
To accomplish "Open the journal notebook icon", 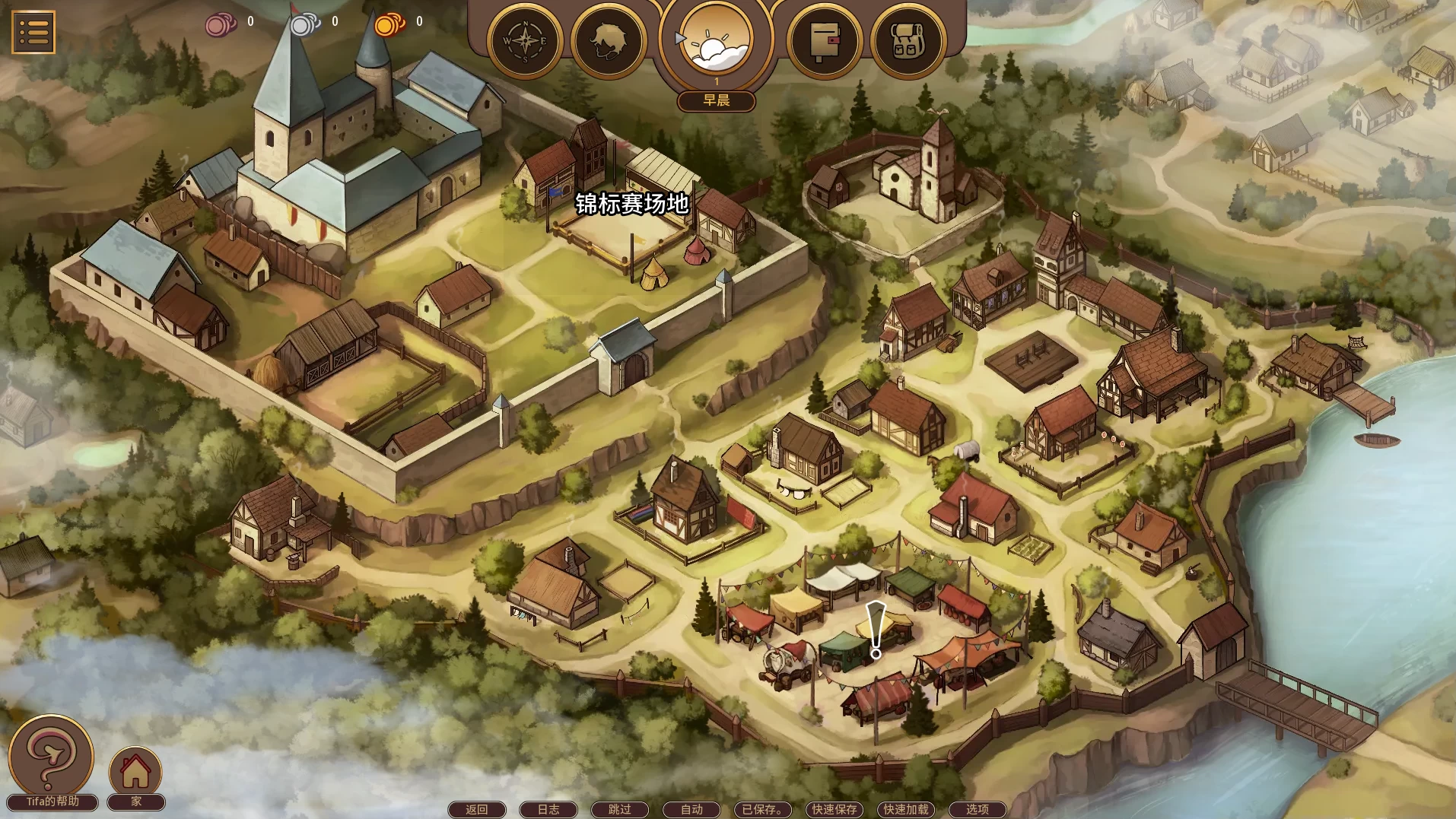I will [824, 41].
